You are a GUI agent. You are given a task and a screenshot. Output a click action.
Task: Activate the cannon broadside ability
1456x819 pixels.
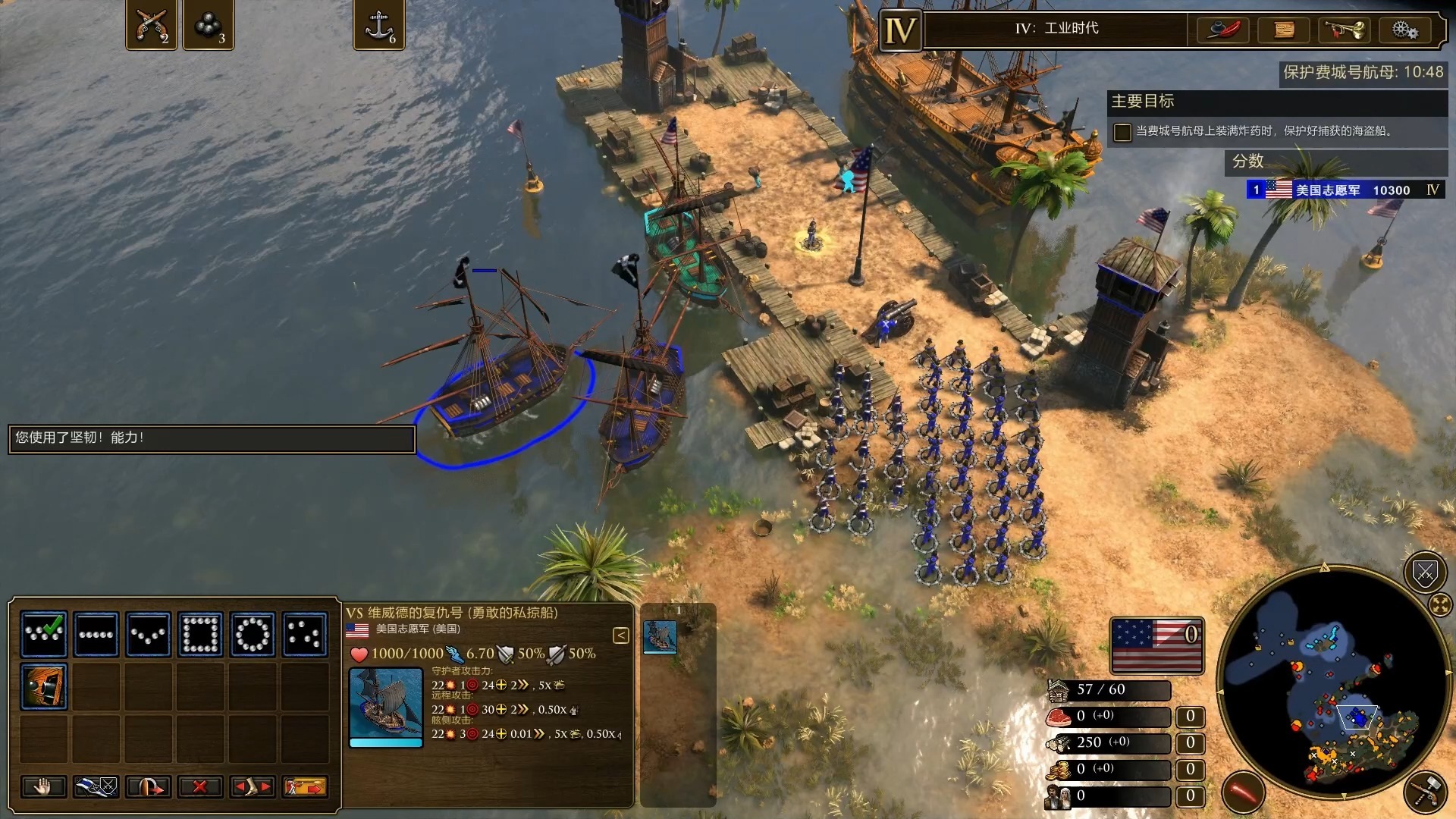point(44,686)
